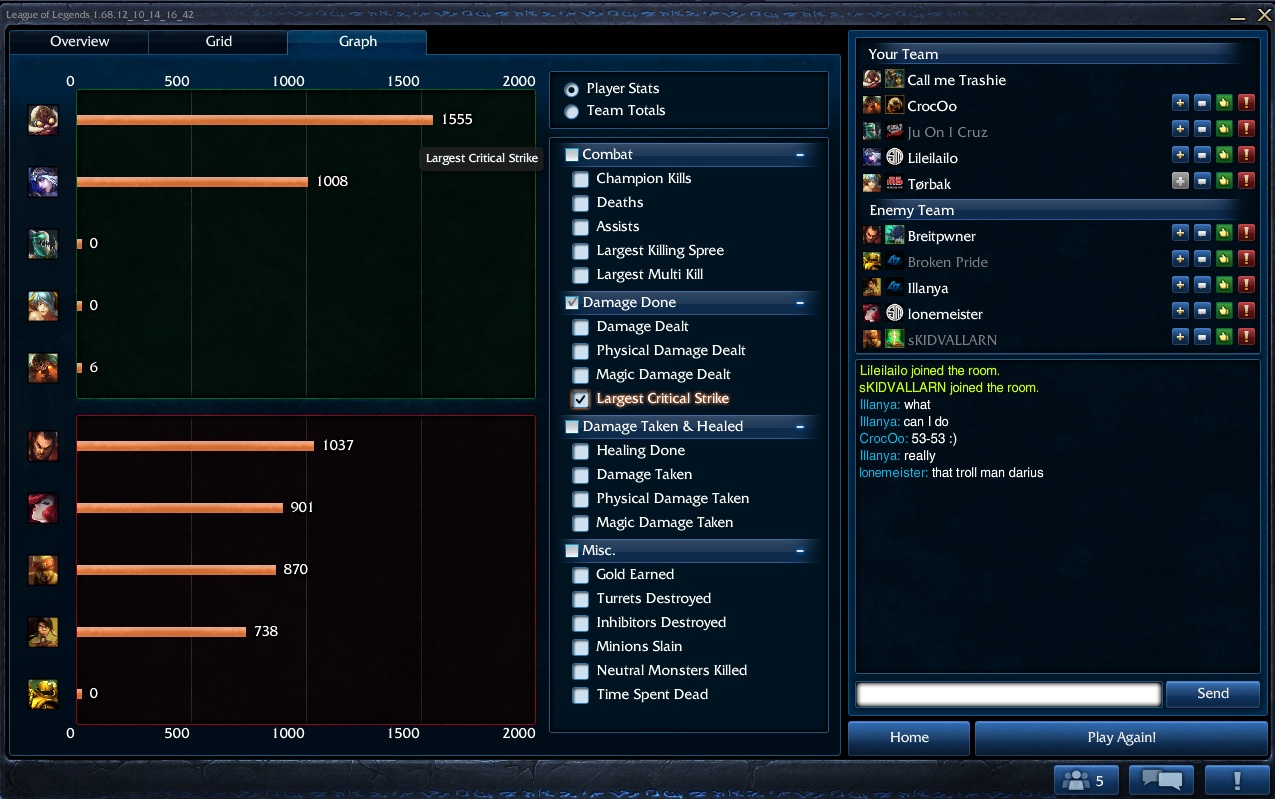
Task: Select the Team Totals radio option
Action: click(x=572, y=111)
